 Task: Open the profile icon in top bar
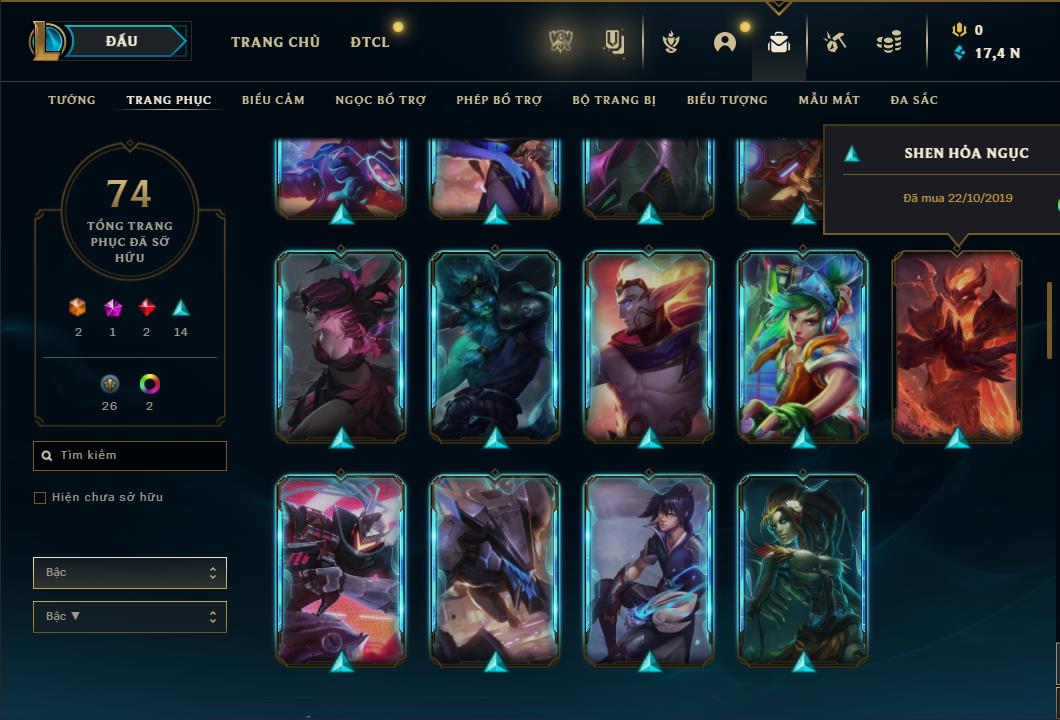pyautogui.click(x=725, y=42)
